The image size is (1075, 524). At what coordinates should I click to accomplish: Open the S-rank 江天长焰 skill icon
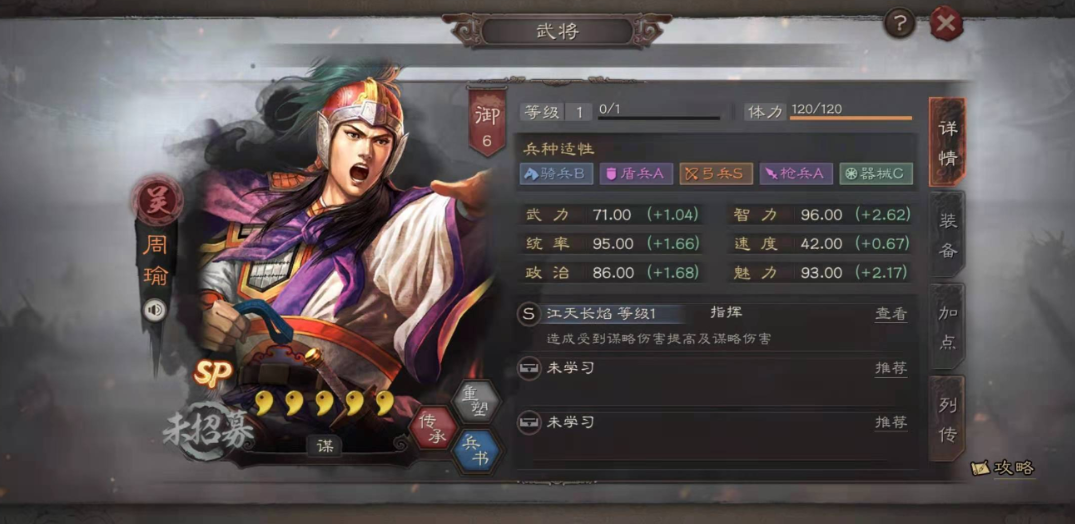529,314
